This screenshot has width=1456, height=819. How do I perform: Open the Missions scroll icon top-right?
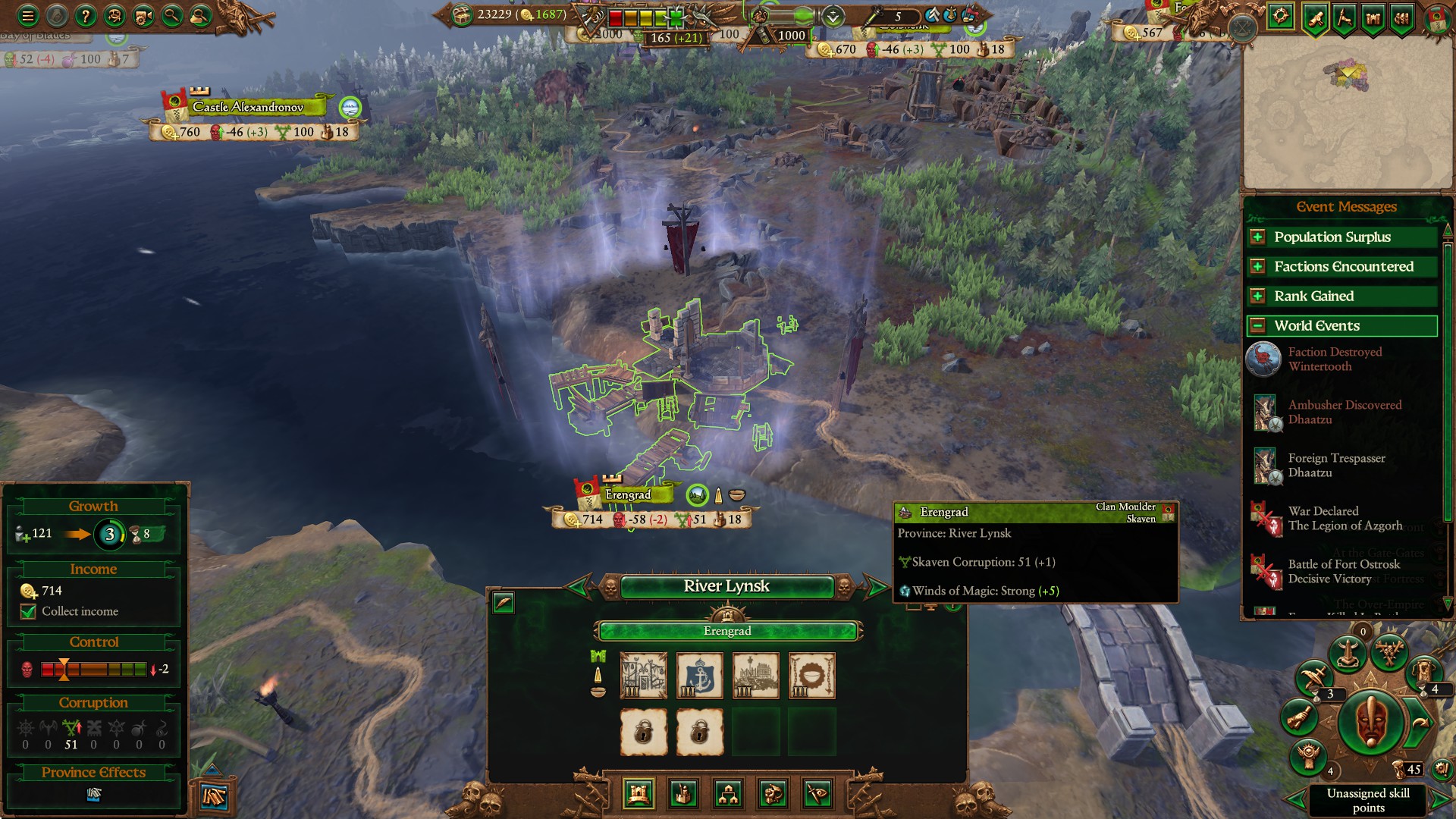[1316, 17]
